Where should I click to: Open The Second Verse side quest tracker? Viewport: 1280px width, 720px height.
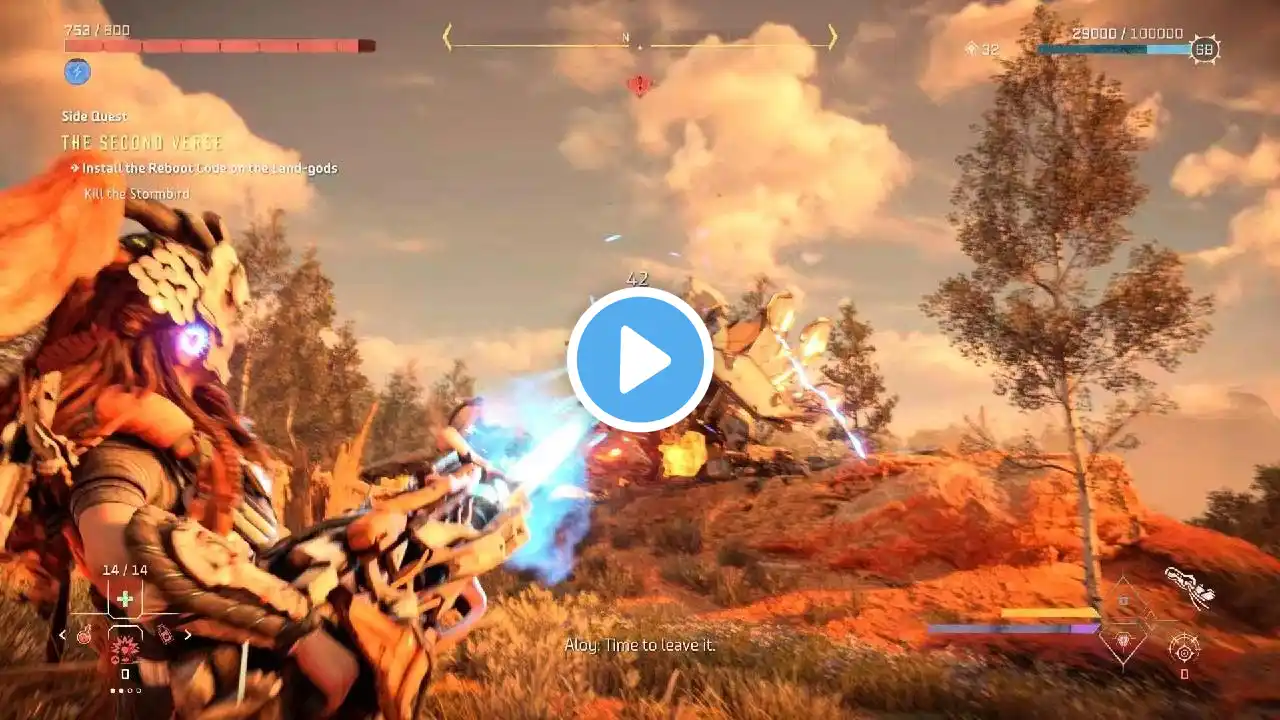142,143
